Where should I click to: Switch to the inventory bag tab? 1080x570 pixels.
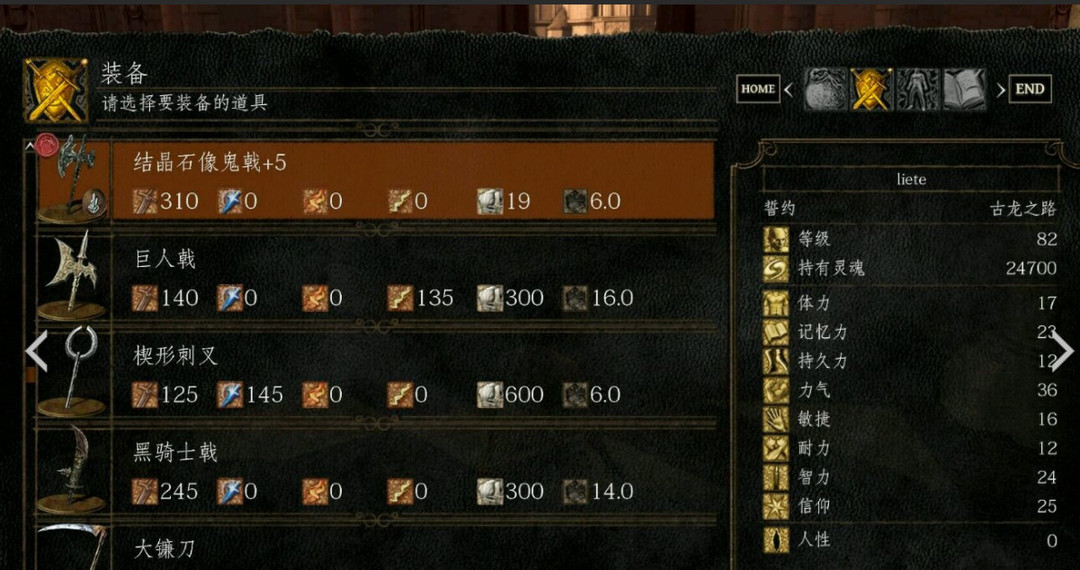coord(825,89)
